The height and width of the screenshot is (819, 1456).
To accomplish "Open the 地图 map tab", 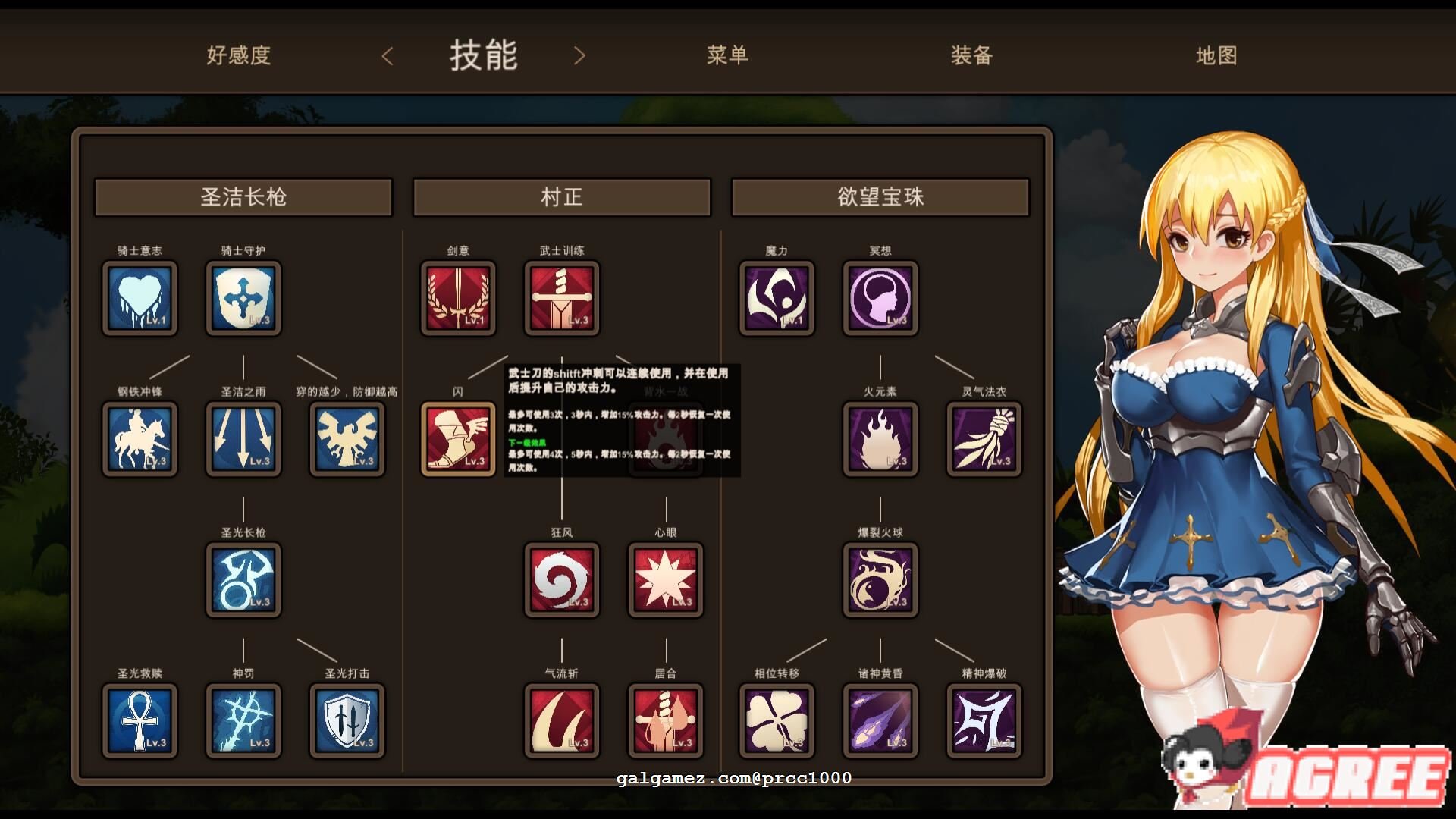I will [x=1216, y=55].
